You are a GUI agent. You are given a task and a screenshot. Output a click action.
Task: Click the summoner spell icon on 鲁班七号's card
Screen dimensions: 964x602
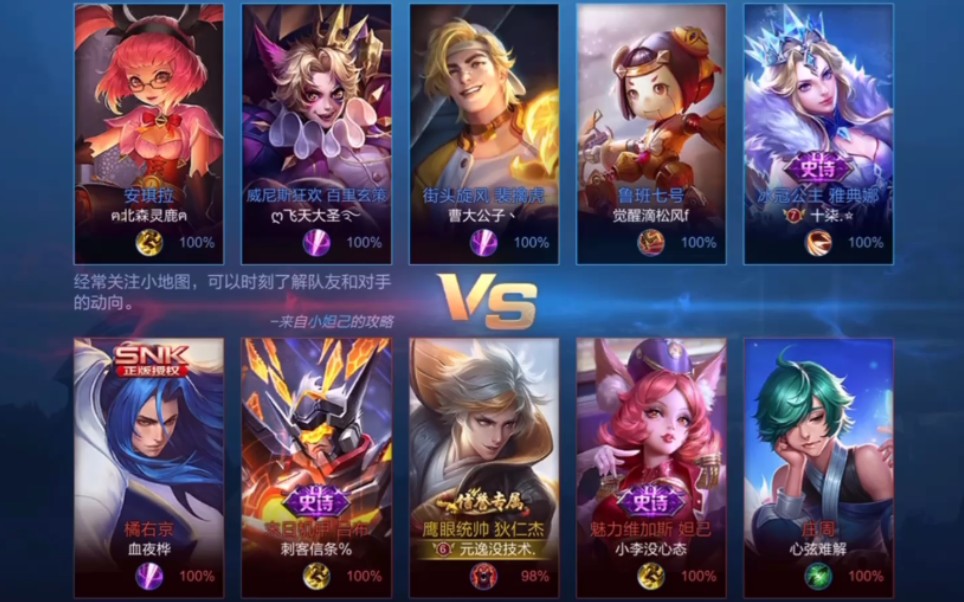(652, 242)
